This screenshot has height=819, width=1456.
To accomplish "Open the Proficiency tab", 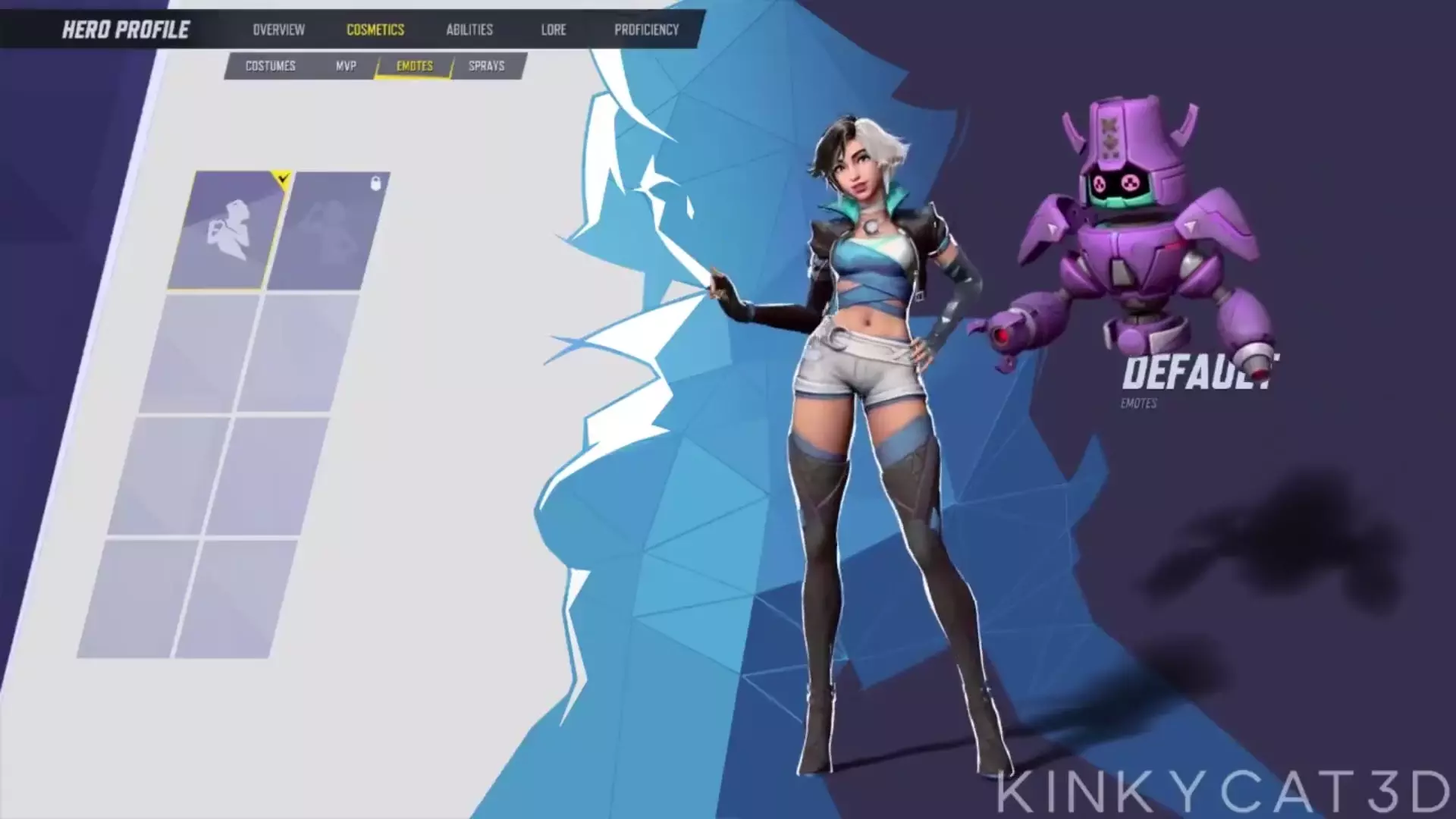I will click(x=646, y=30).
